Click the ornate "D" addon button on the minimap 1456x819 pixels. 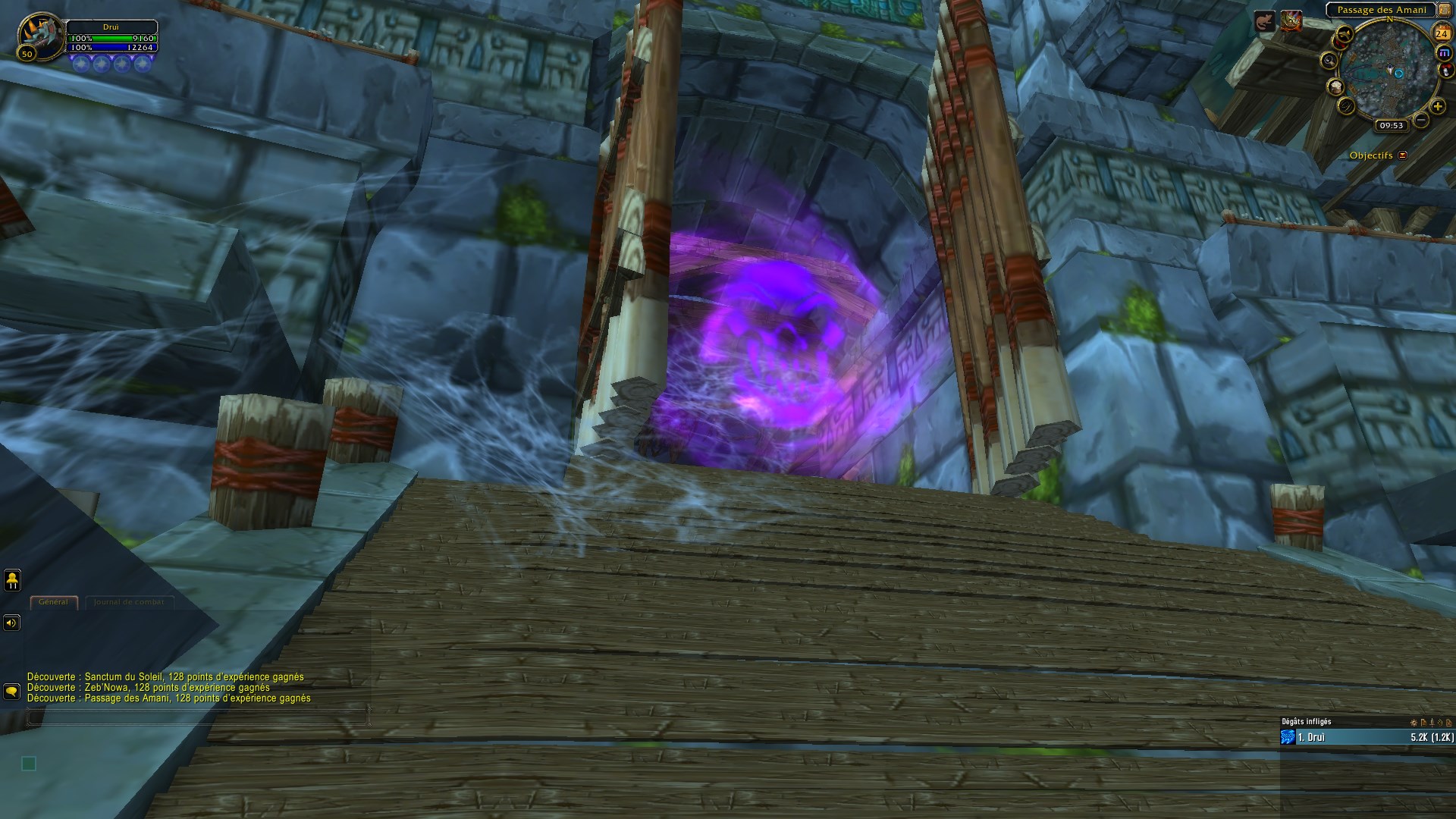[1345, 107]
